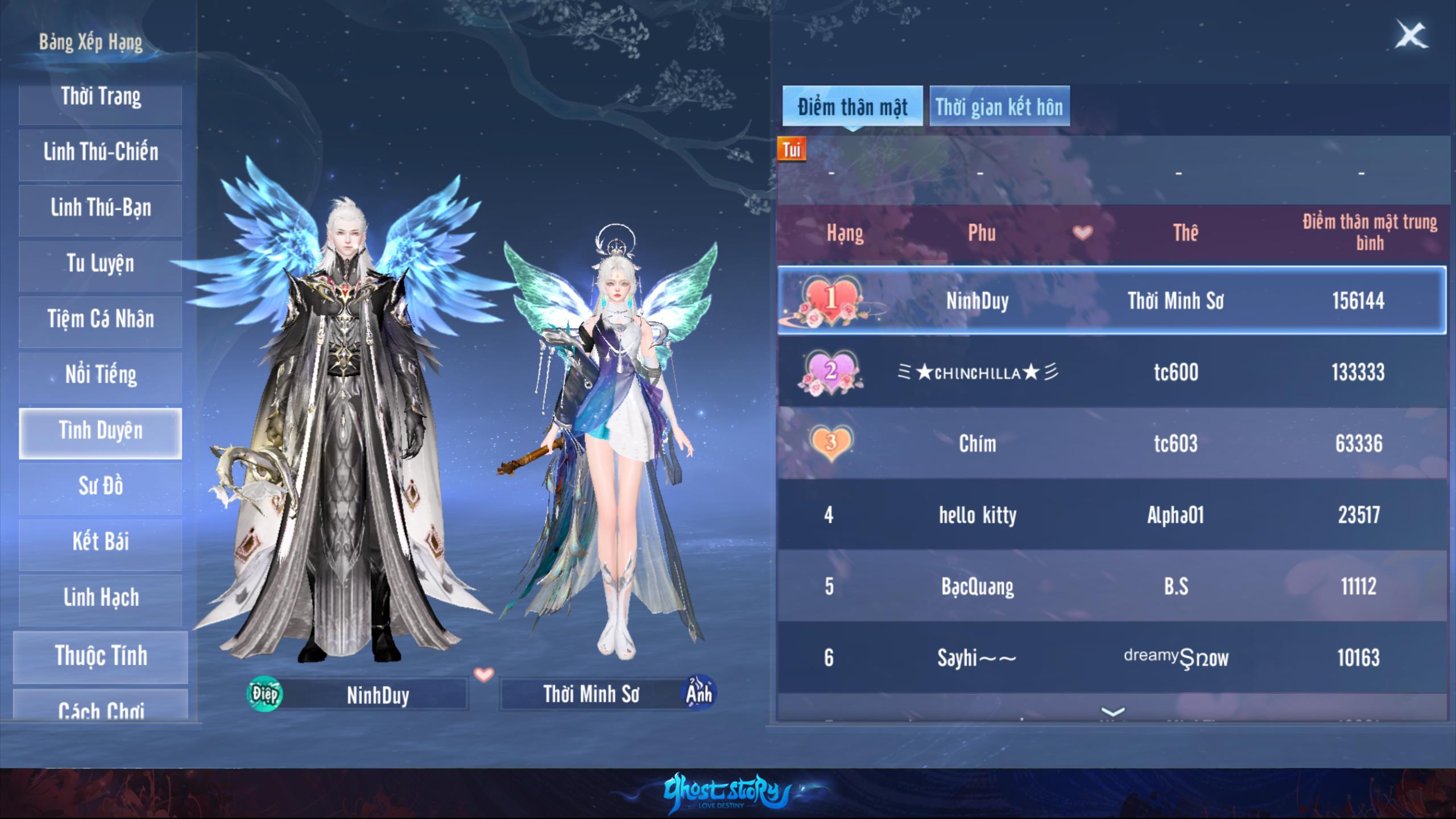
Task: Select the BạcQuang and B.S row
Action: (x=1111, y=586)
